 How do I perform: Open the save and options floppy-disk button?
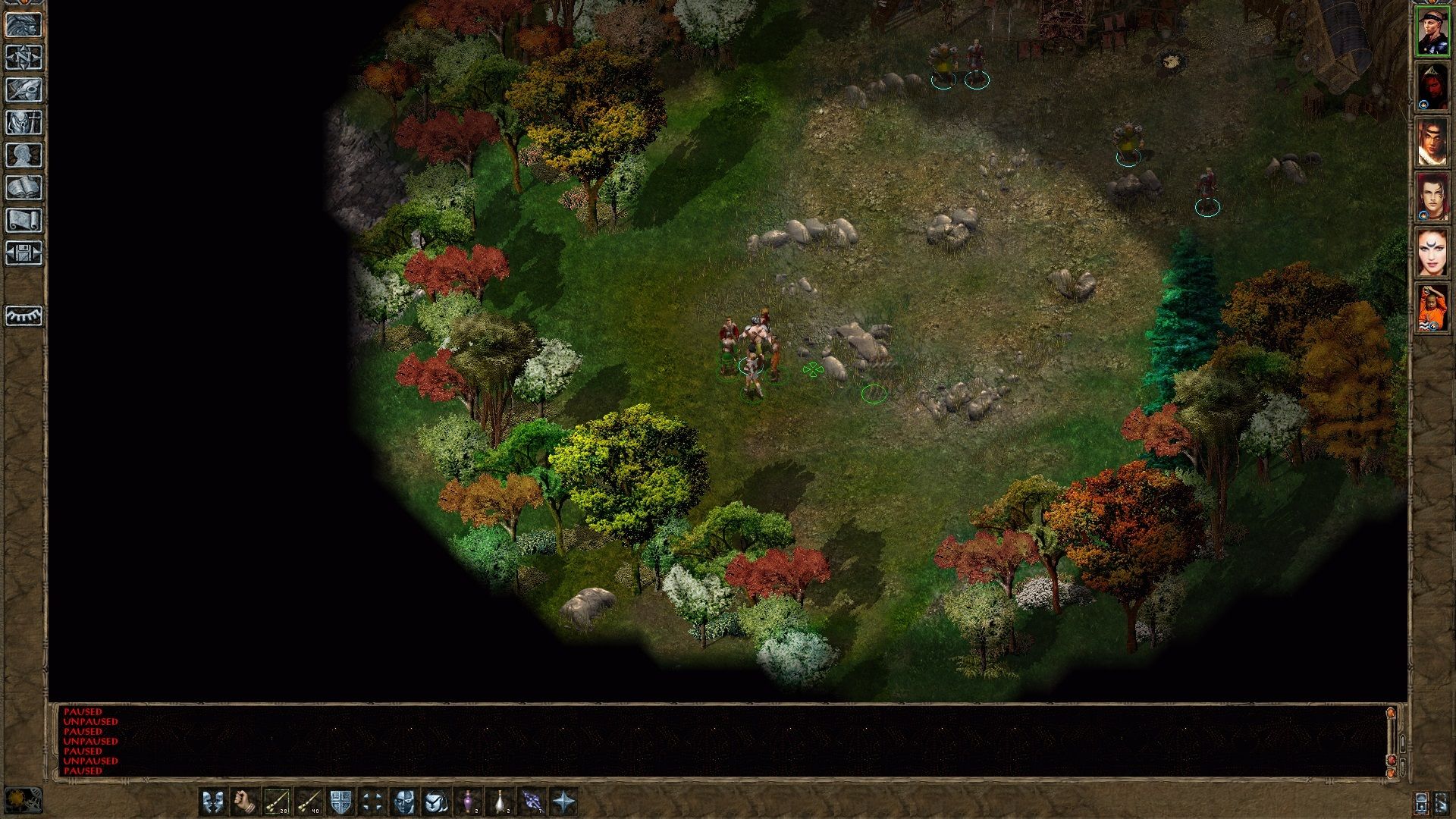[24, 253]
